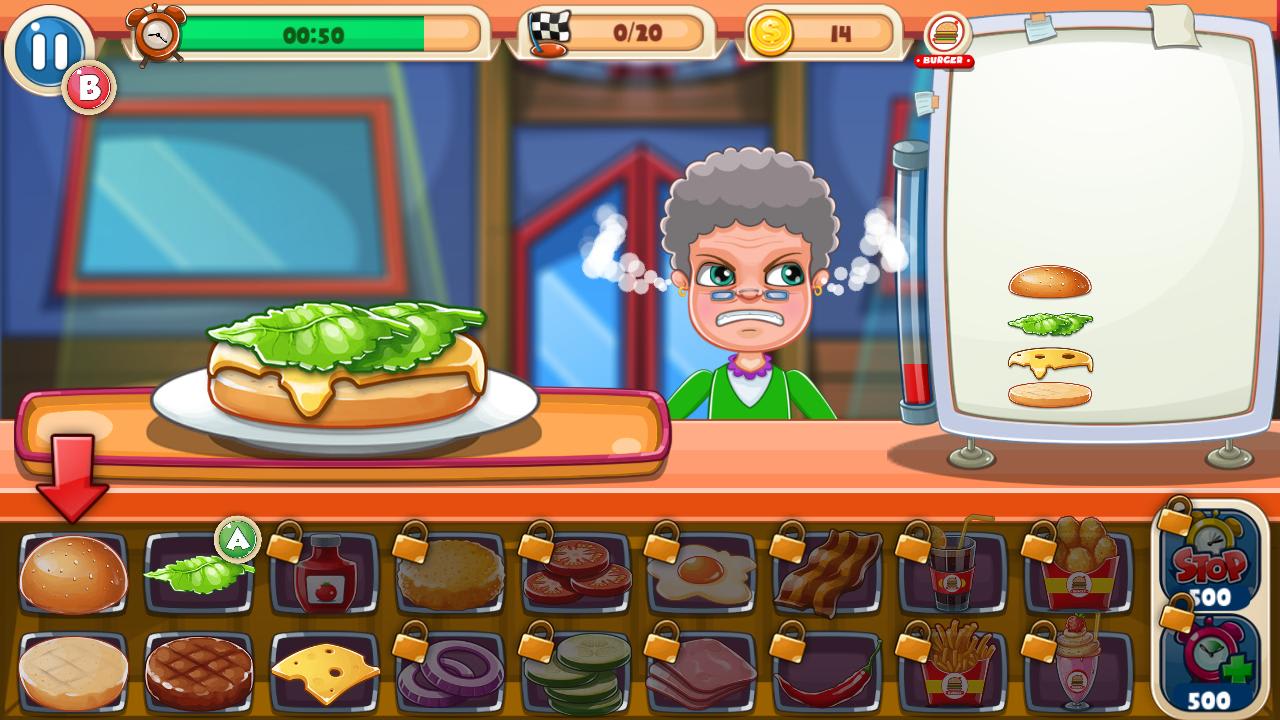1280x720 pixels.
Task: Pick the lettuce leaf ingredient
Action: pyautogui.click(x=198, y=573)
